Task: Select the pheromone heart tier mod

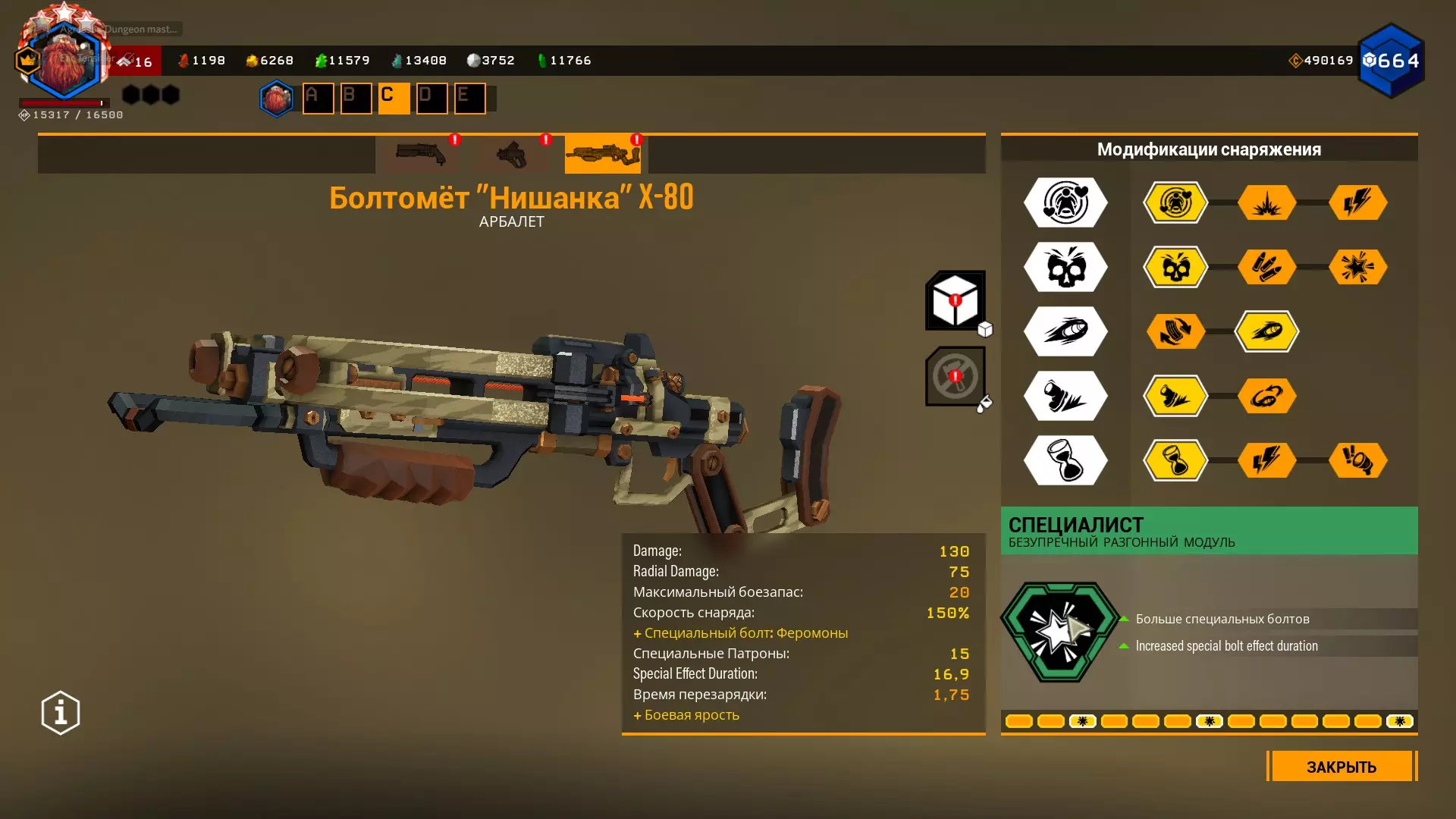Action: pos(1175,202)
